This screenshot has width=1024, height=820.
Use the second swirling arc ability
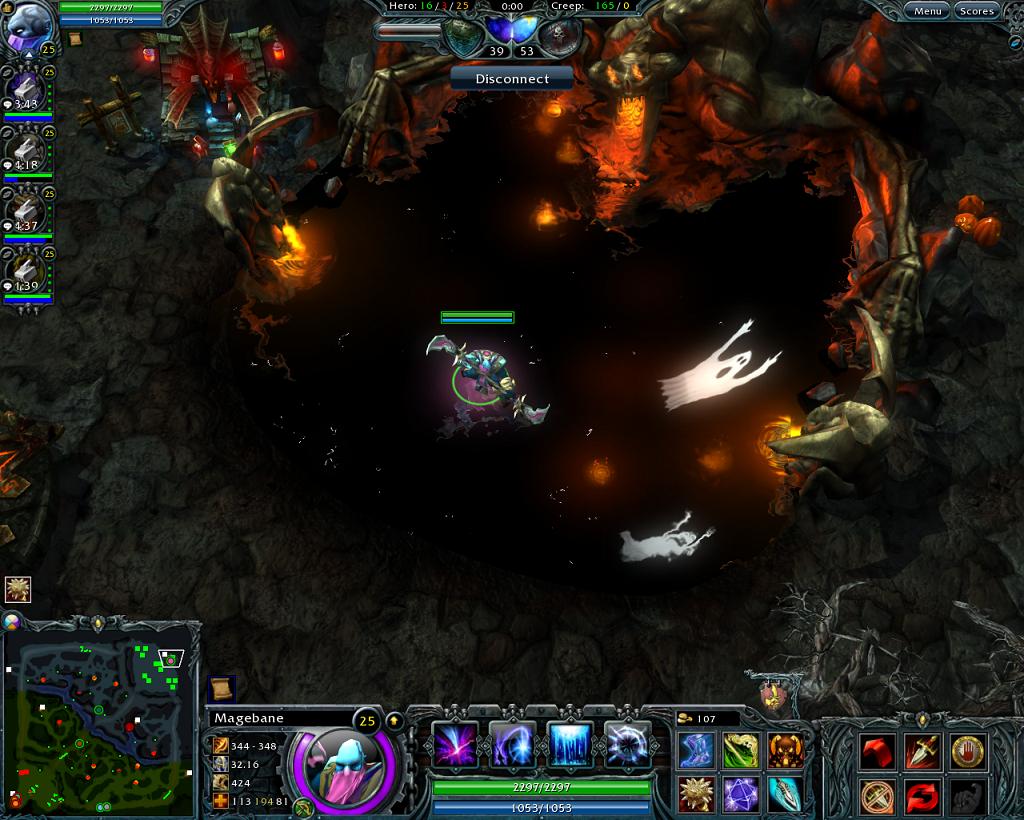click(513, 745)
